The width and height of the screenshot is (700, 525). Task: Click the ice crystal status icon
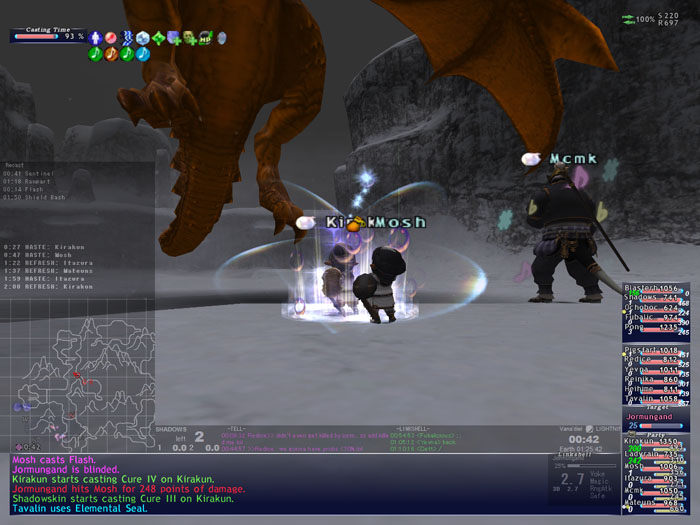[143, 38]
